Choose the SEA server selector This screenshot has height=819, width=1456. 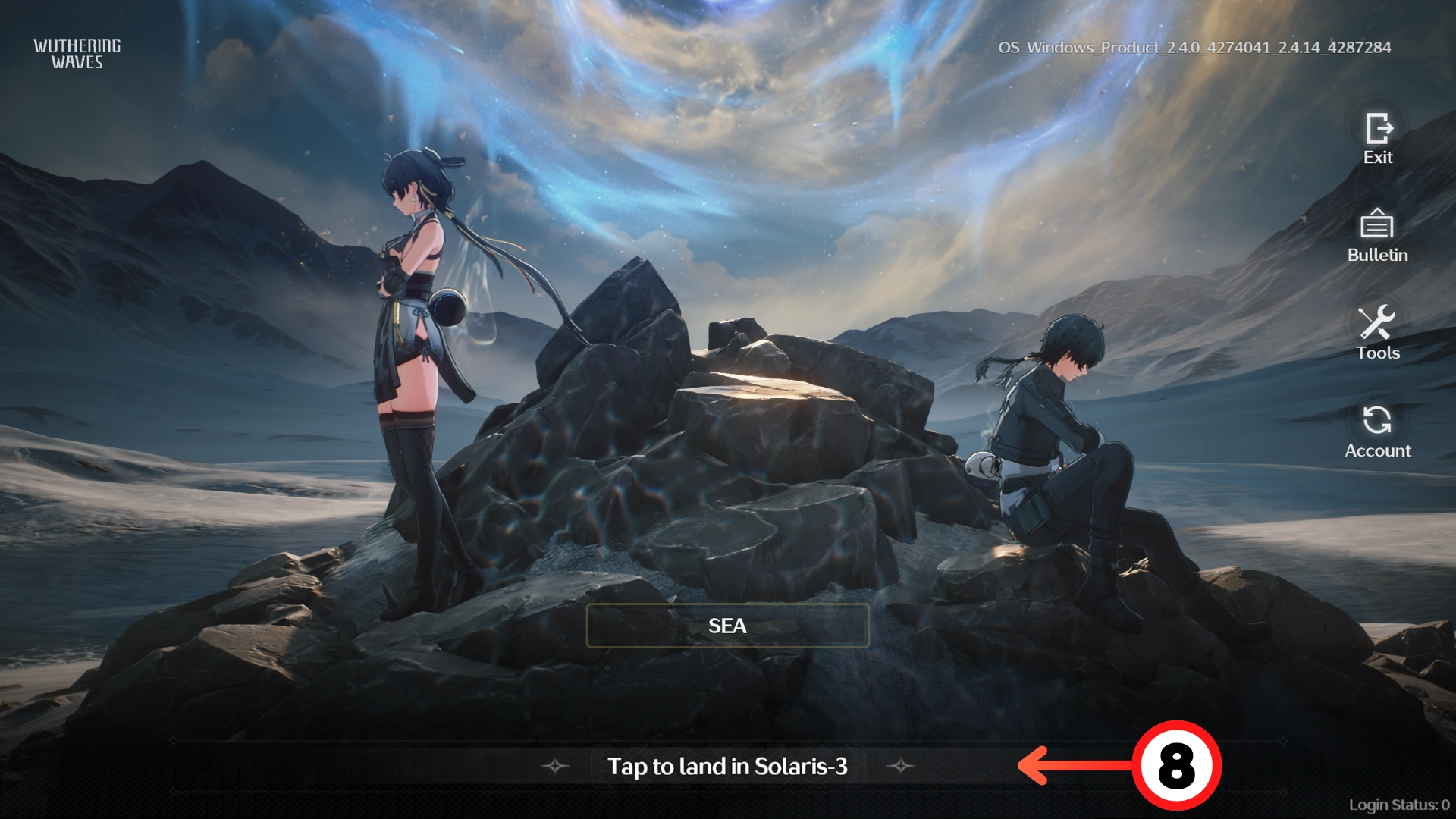[x=727, y=626]
